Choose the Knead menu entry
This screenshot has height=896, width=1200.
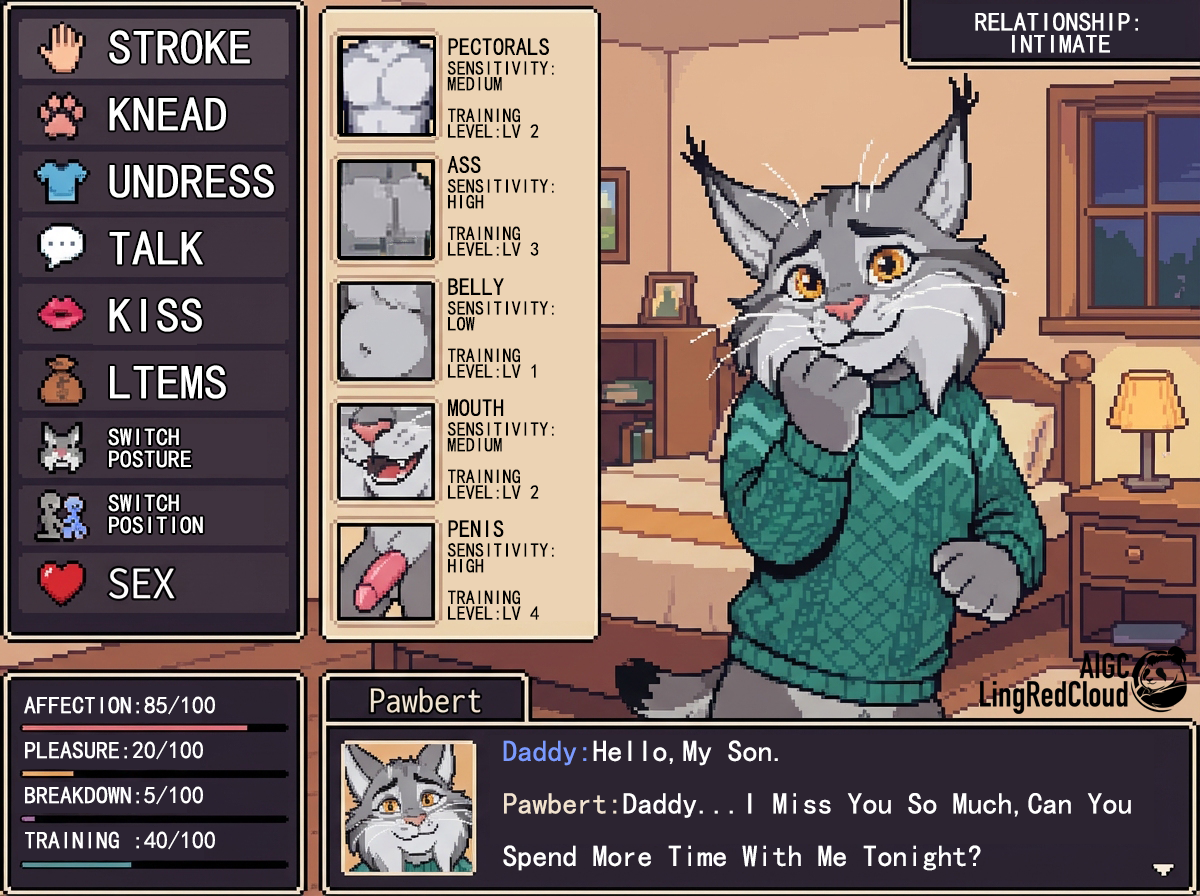click(x=154, y=116)
